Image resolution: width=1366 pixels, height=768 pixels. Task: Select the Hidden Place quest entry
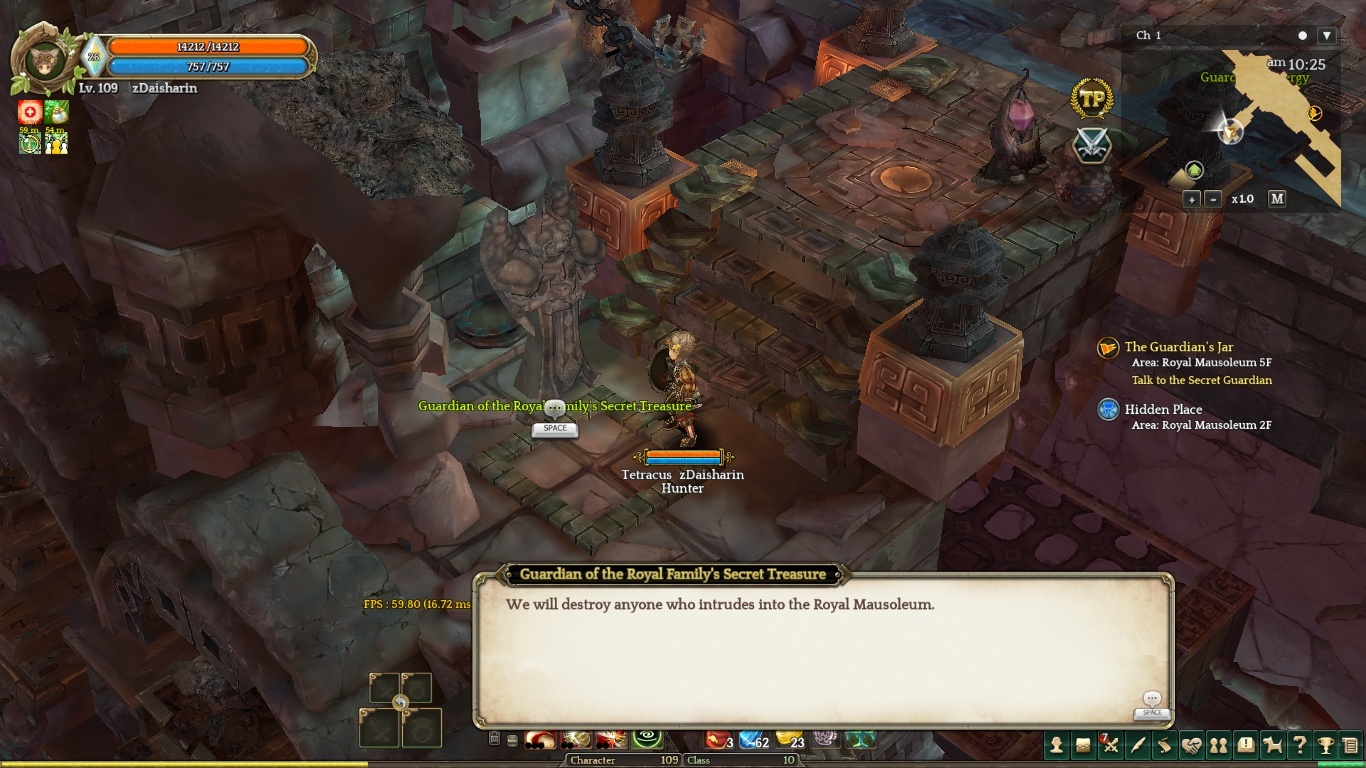(x=1163, y=409)
